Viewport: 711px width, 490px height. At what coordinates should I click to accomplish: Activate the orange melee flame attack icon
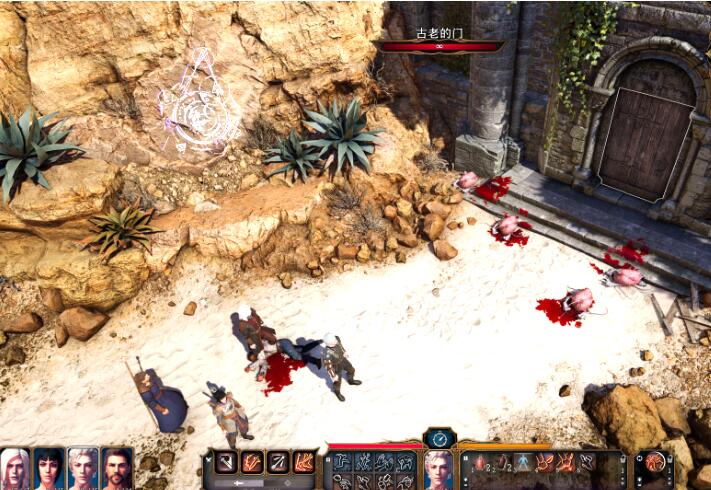(x=252, y=462)
